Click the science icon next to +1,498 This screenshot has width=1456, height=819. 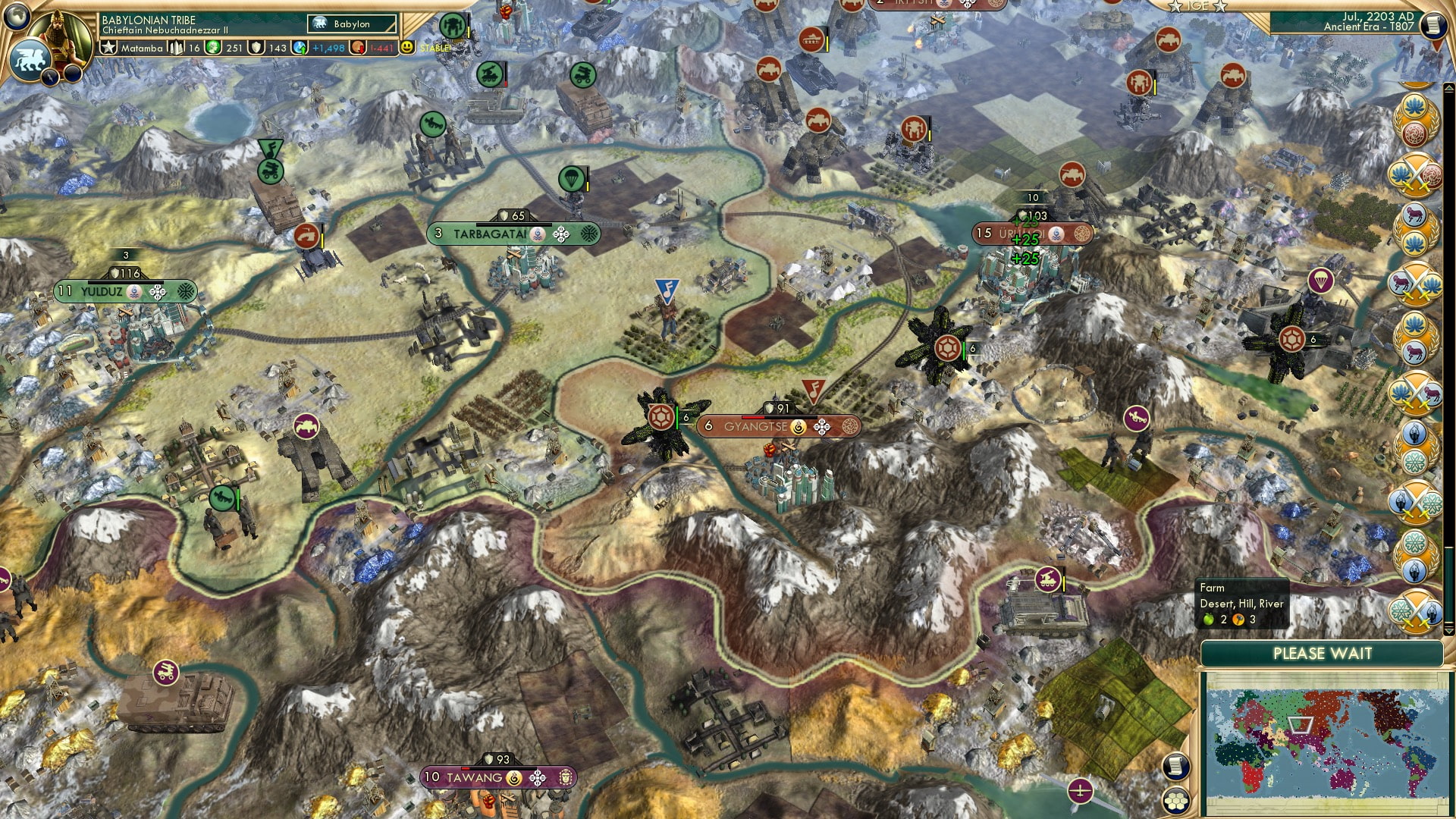(299, 48)
